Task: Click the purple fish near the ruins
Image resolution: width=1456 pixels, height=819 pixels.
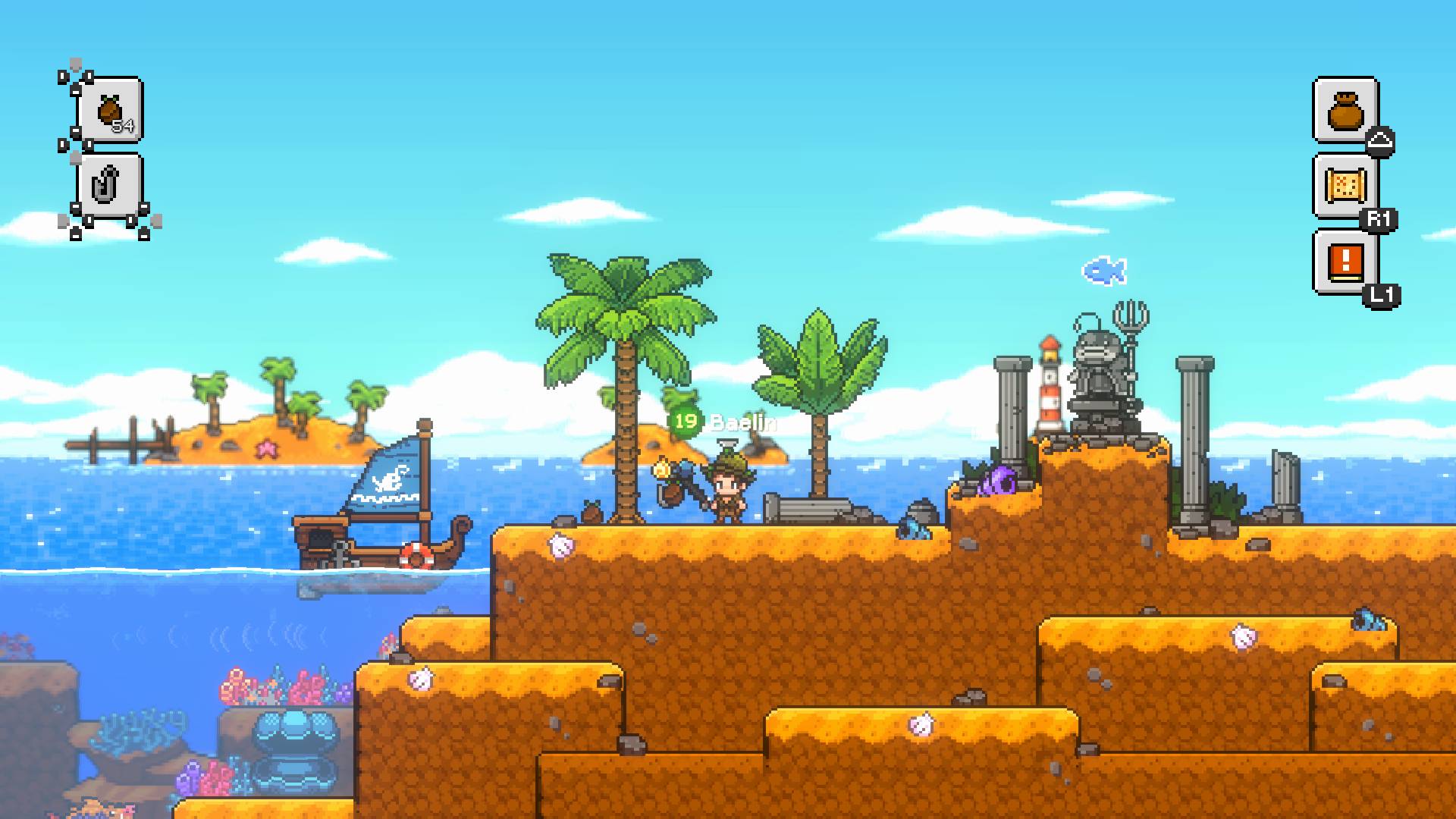Action: [998, 479]
